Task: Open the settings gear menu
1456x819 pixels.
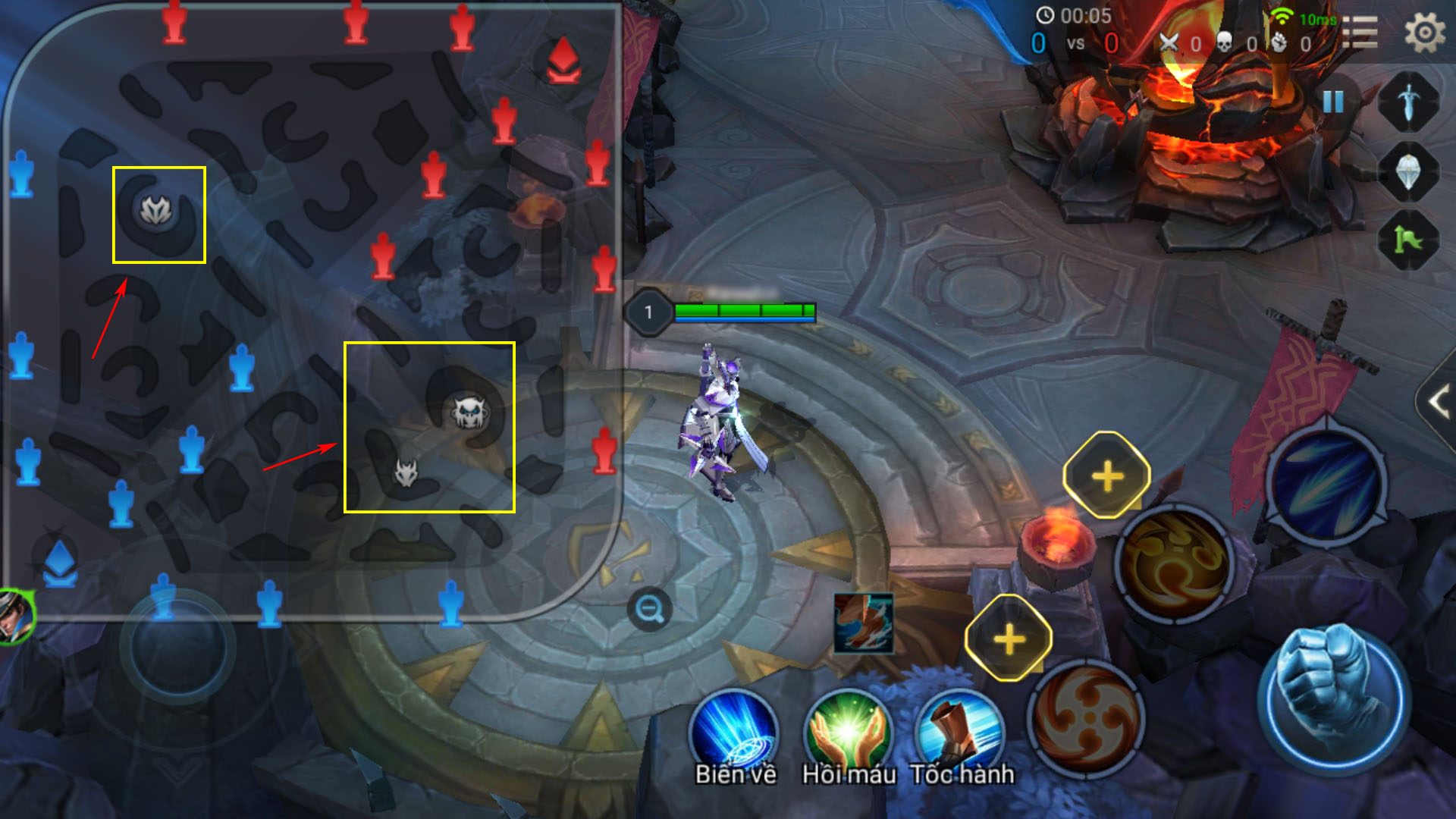Action: [1424, 34]
